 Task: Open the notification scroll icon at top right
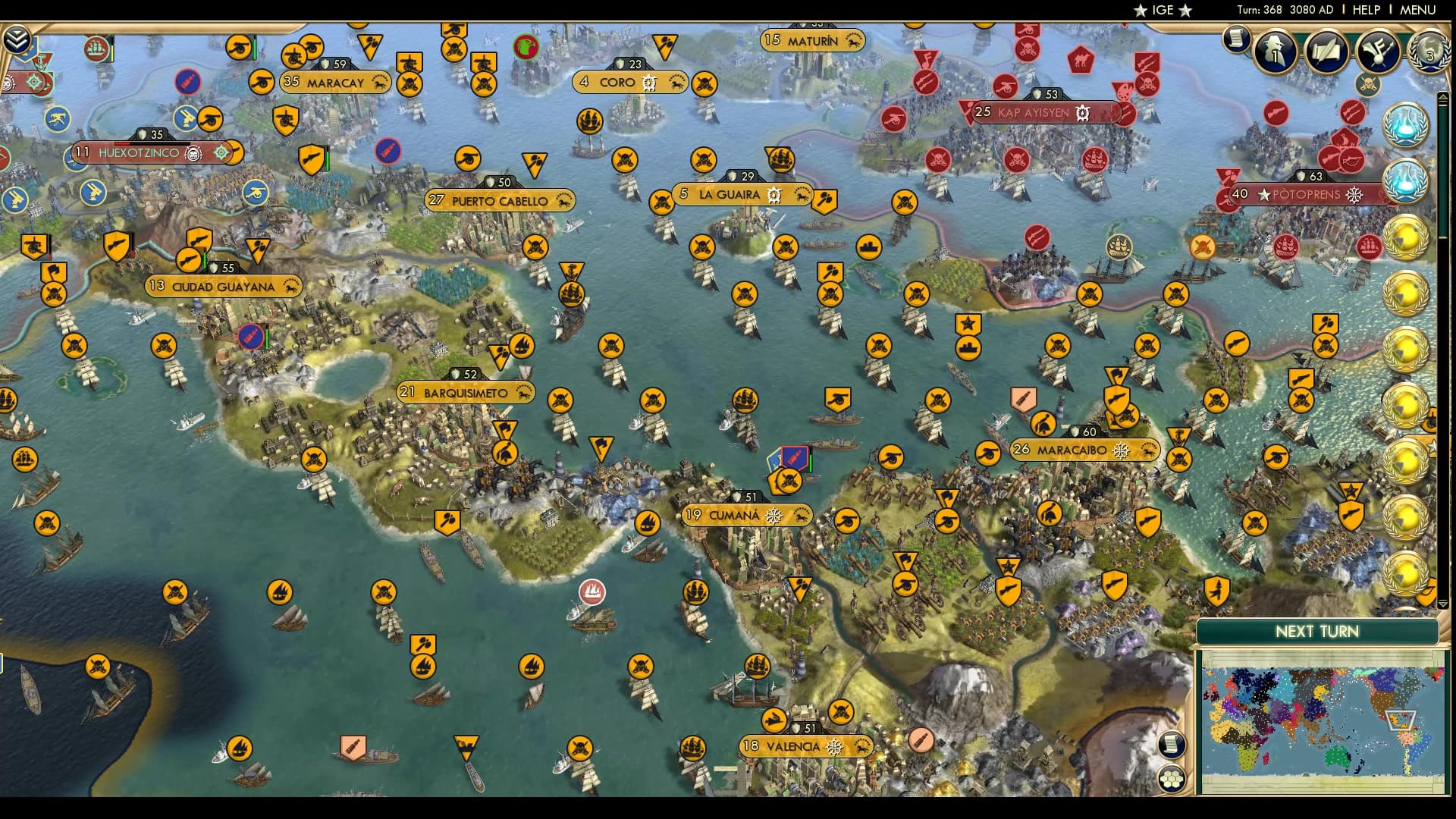(x=1235, y=42)
